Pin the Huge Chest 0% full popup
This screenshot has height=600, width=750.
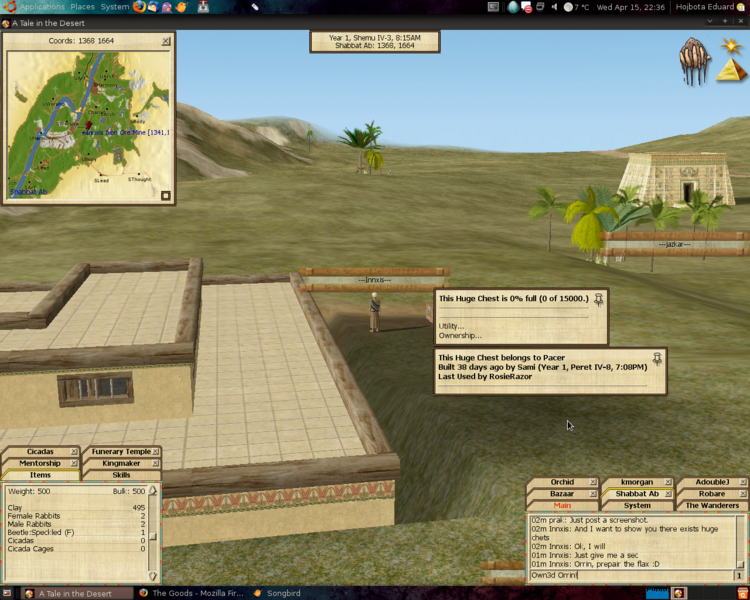click(599, 298)
